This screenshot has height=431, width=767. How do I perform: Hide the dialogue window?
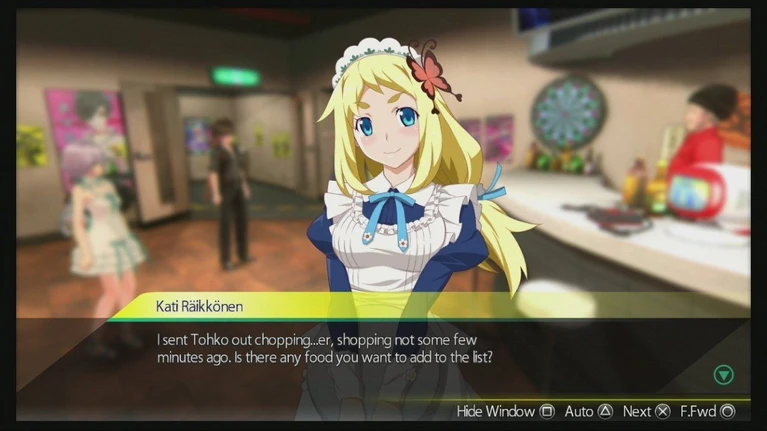click(505, 411)
